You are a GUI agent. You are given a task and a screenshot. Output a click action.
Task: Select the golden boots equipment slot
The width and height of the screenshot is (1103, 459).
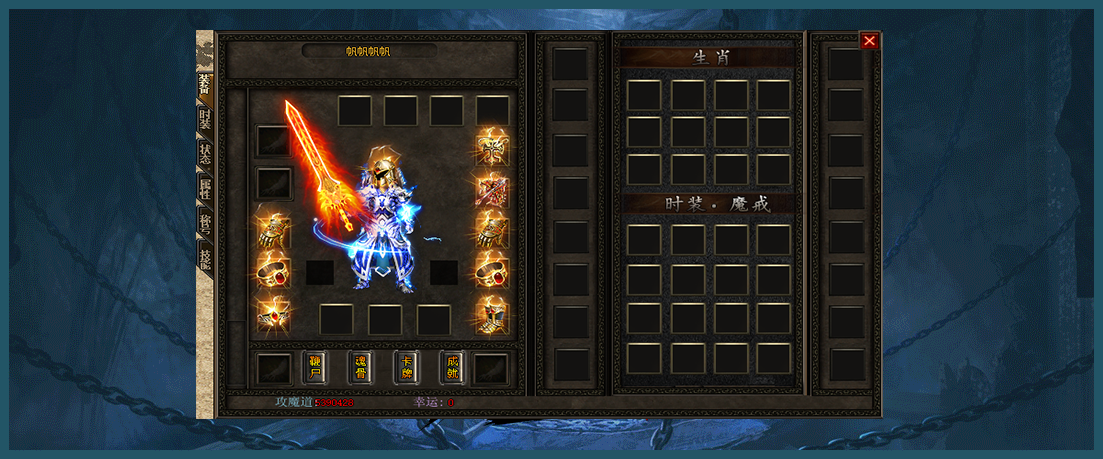click(492, 316)
